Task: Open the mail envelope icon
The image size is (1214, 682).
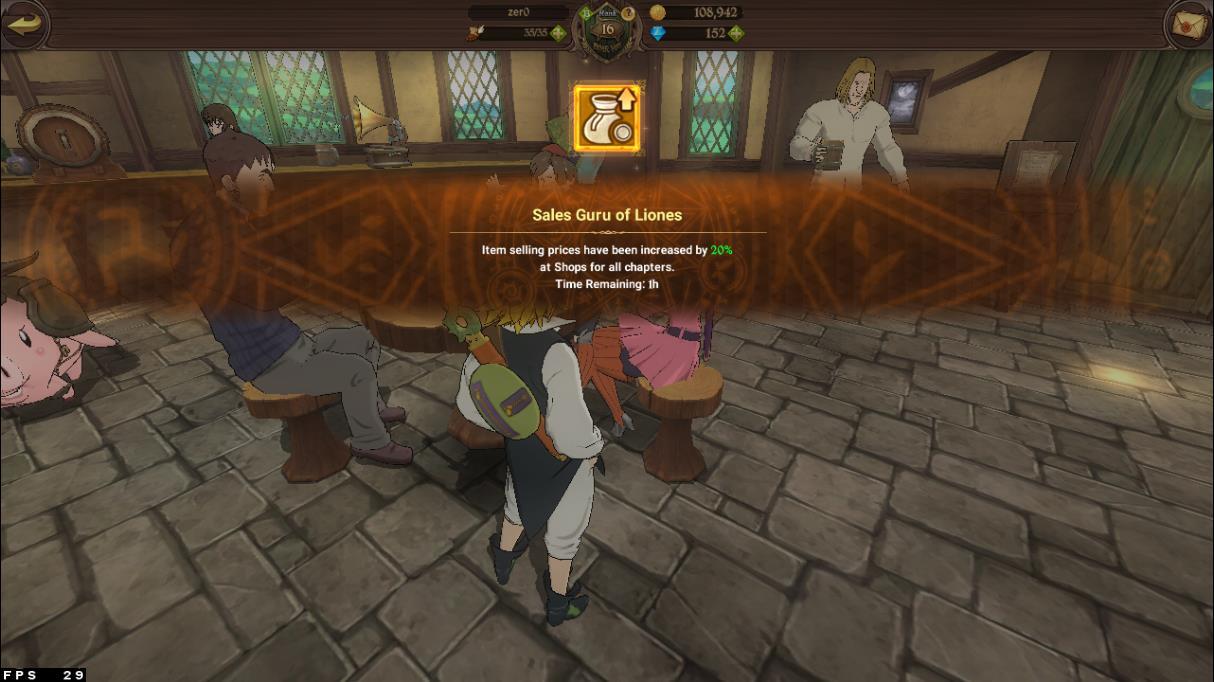Action: [1189, 24]
